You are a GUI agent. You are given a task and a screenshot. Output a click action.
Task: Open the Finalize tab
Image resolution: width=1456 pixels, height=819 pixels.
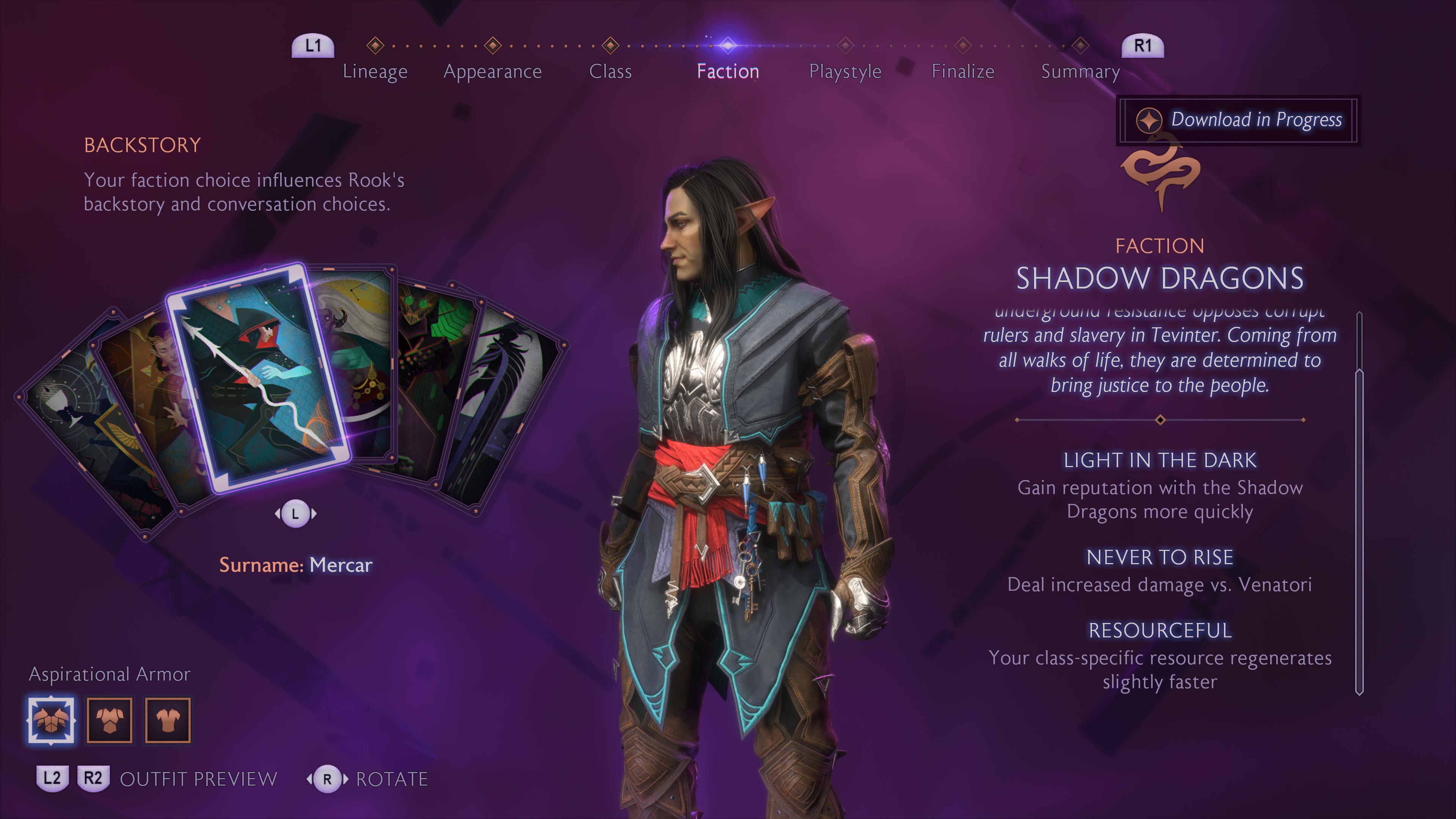pyautogui.click(x=963, y=71)
